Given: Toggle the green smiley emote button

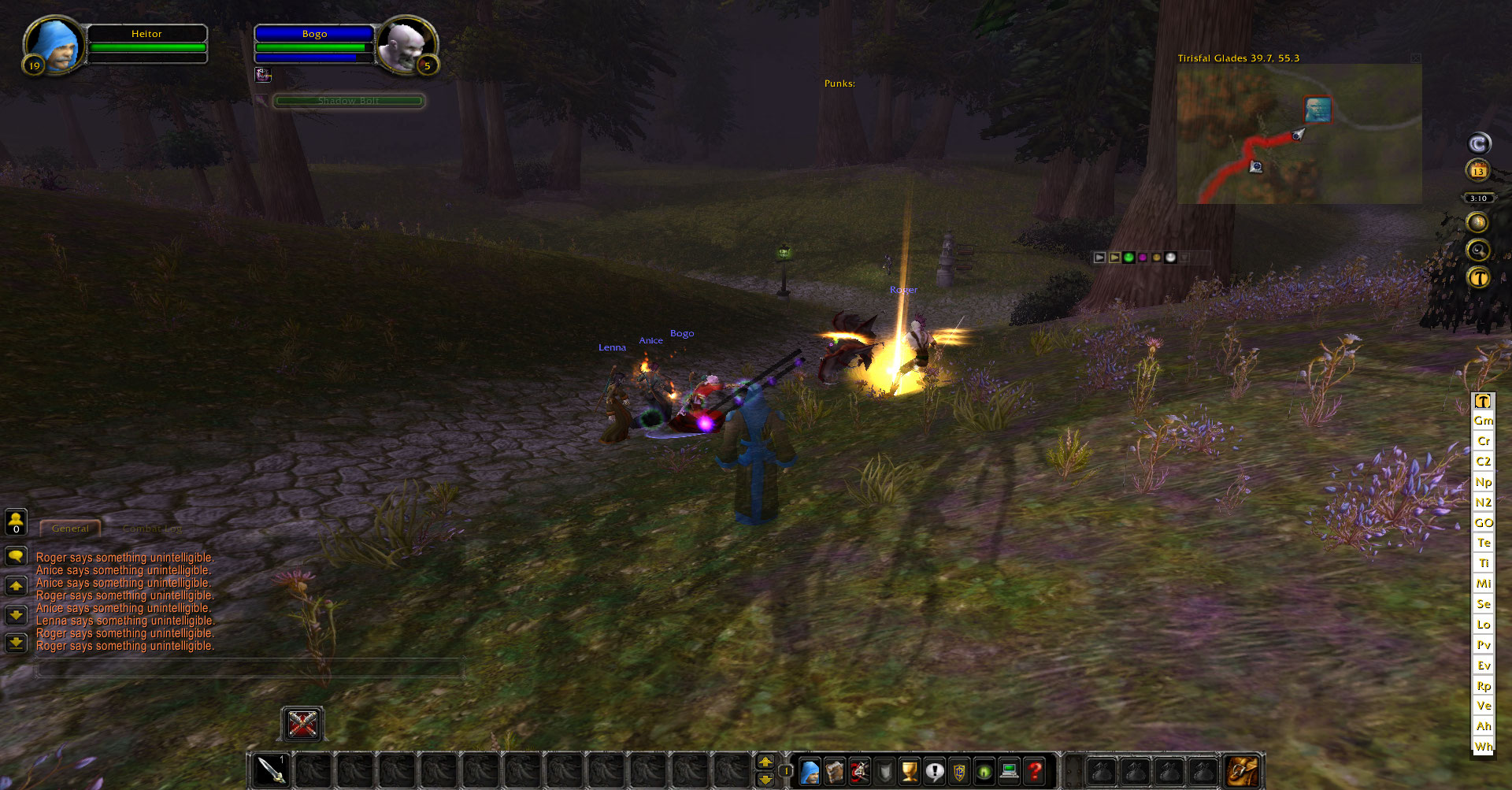Looking at the screenshot, I should tap(1130, 257).
